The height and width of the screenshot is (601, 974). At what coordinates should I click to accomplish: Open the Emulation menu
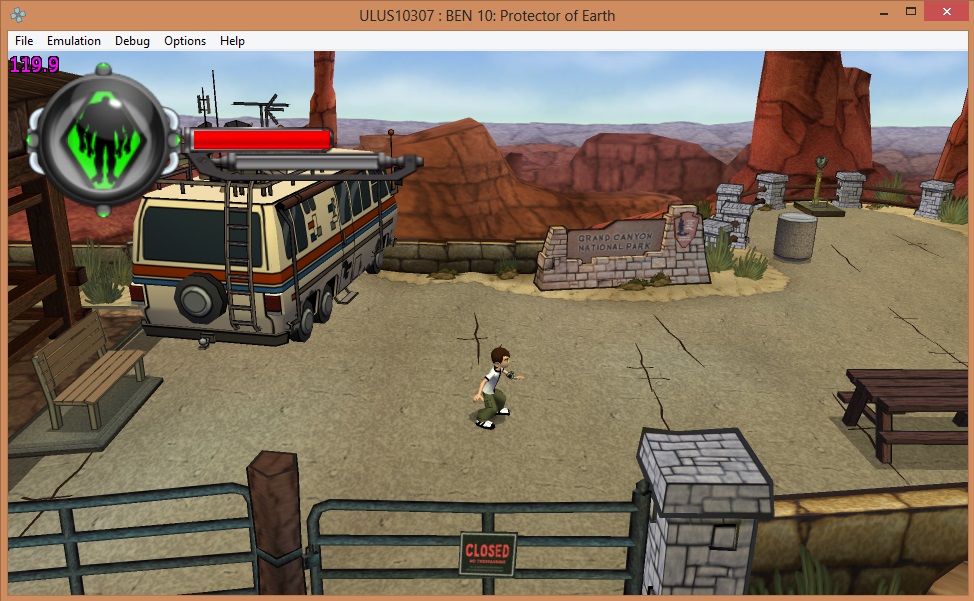click(74, 41)
